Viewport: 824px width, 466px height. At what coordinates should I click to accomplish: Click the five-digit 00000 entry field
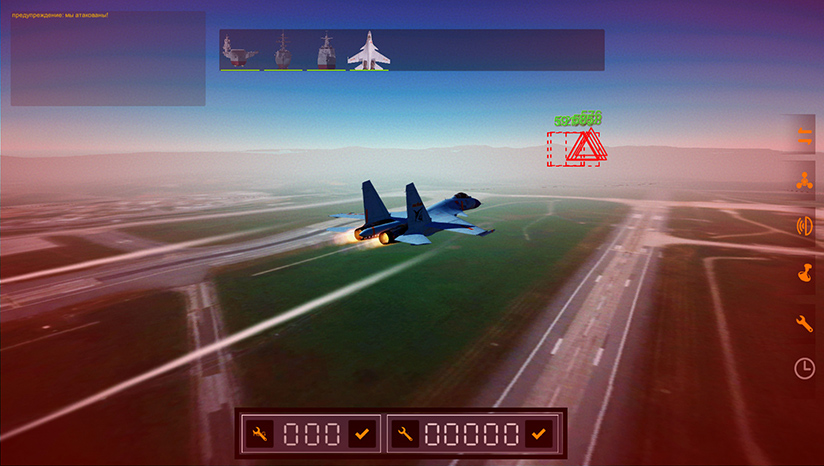pyautogui.click(x=472, y=434)
